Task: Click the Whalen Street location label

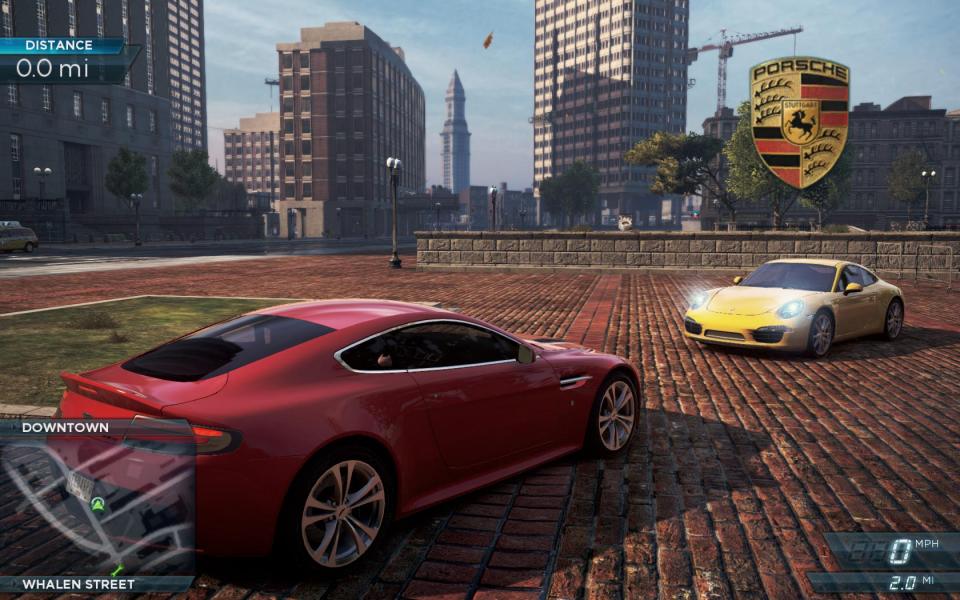Action: [78, 584]
